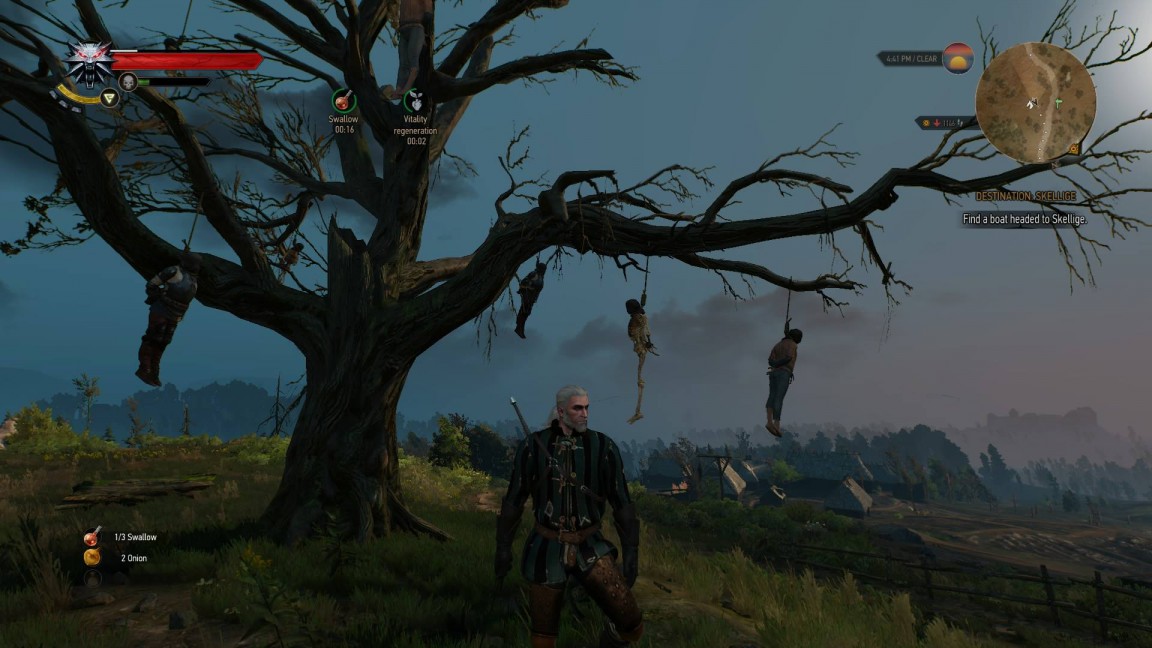Image resolution: width=1152 pixels, height=648 pixels.
Task: Click the orange sun icon on minimap edge
Action: pyautogui.click(x=1073, y=148)
